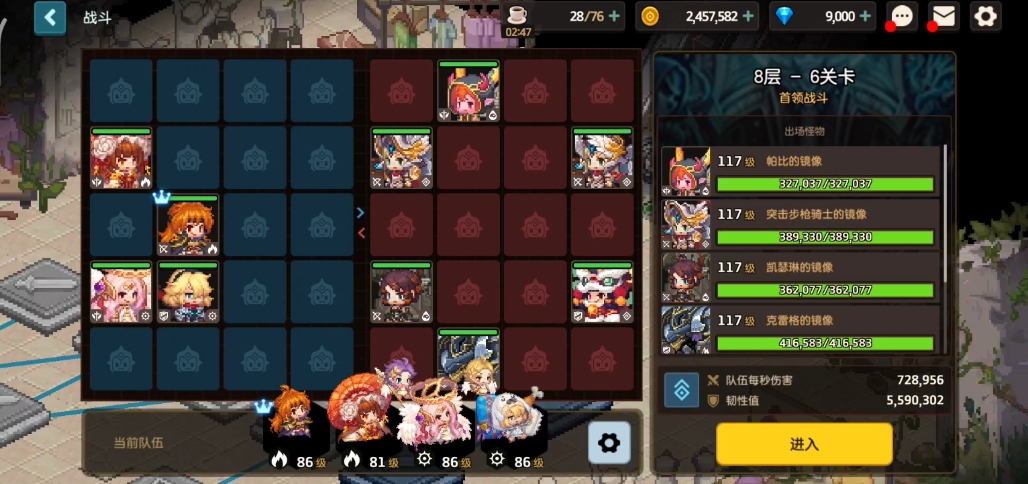Image resolution: width=1028 pixels, height=484 pixels.
Task: Open the chat speech bubble
Action: click(x=903, y=16)
